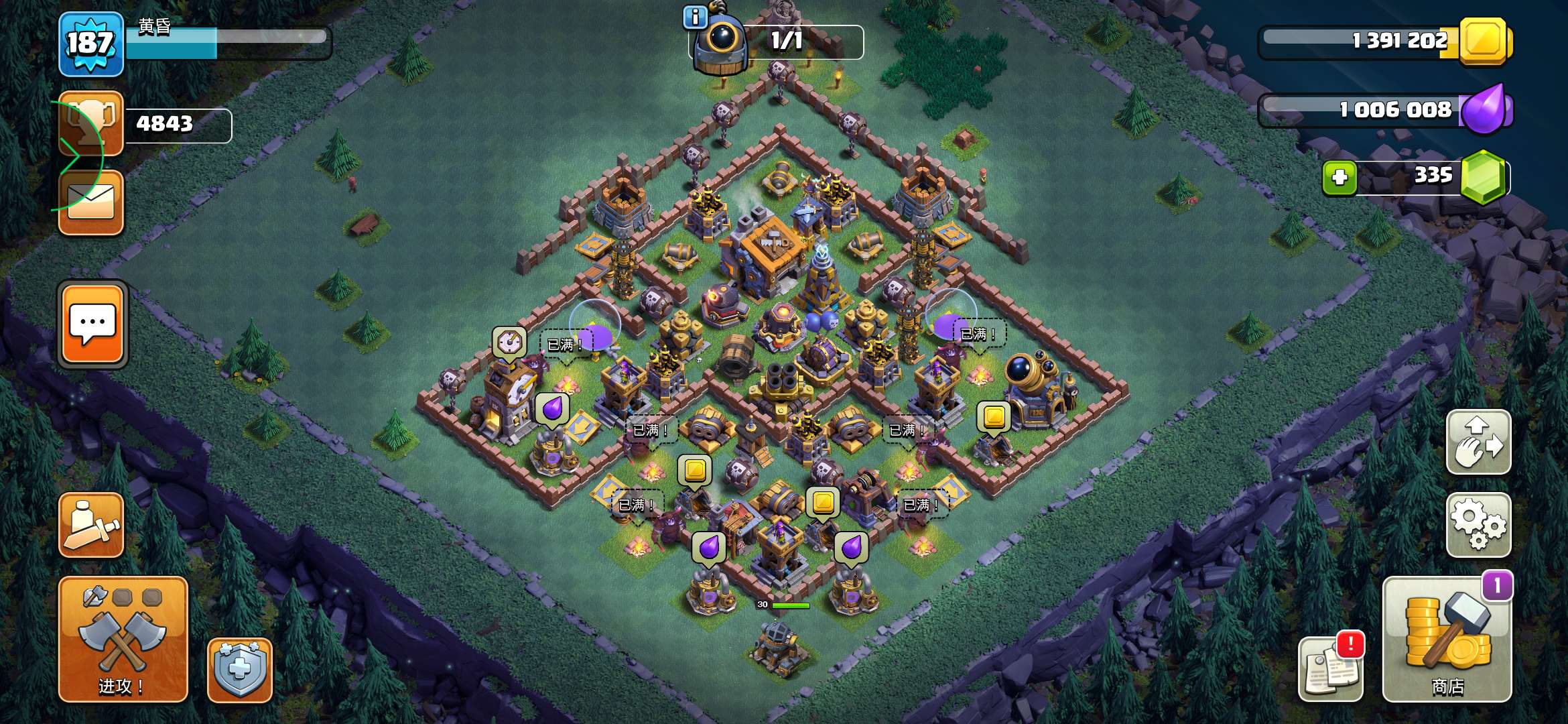Open the settings gears menu

tap(1478, 525)
